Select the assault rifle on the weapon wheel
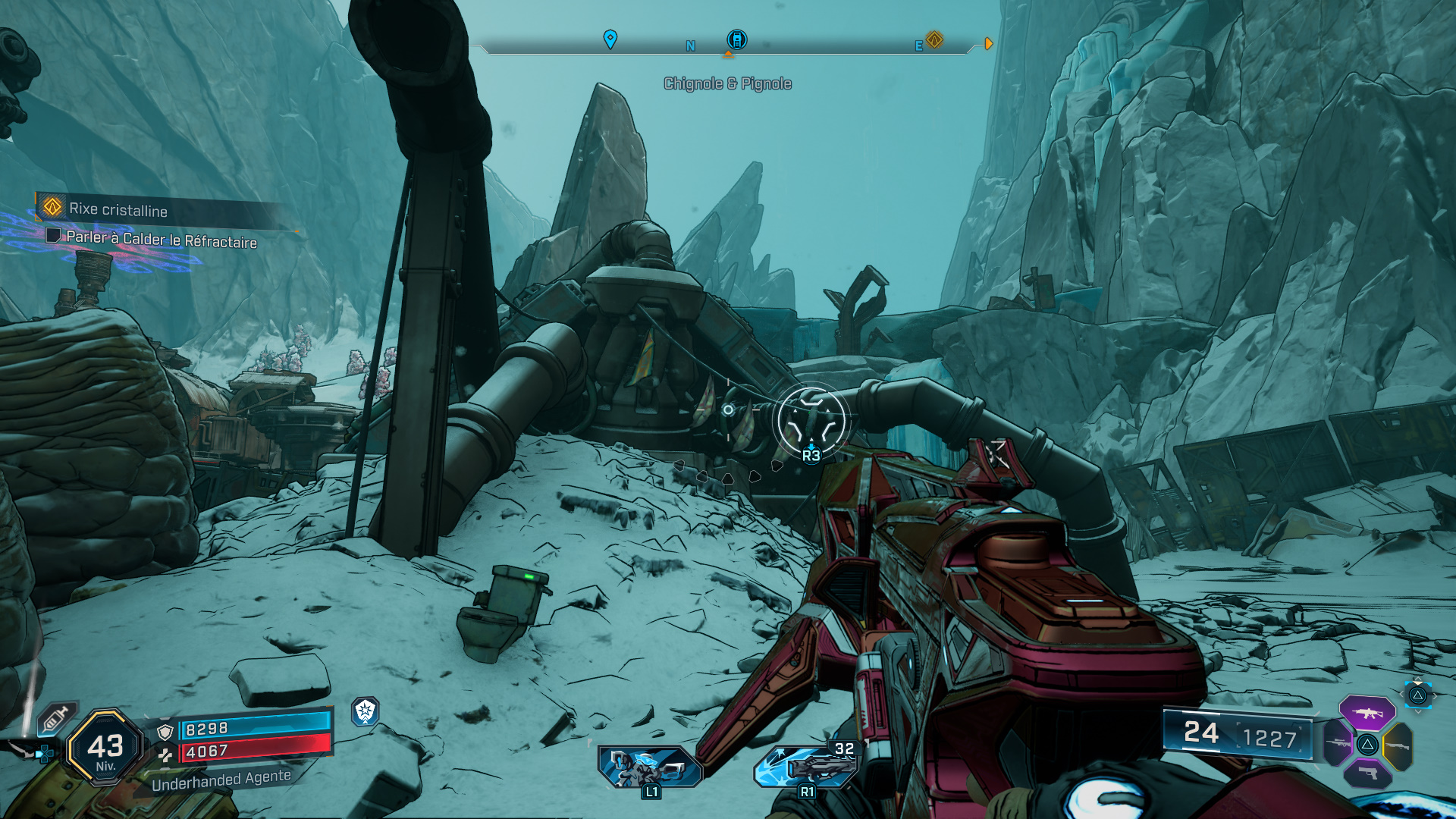The image size is (1456, 819). (1367, 711)
